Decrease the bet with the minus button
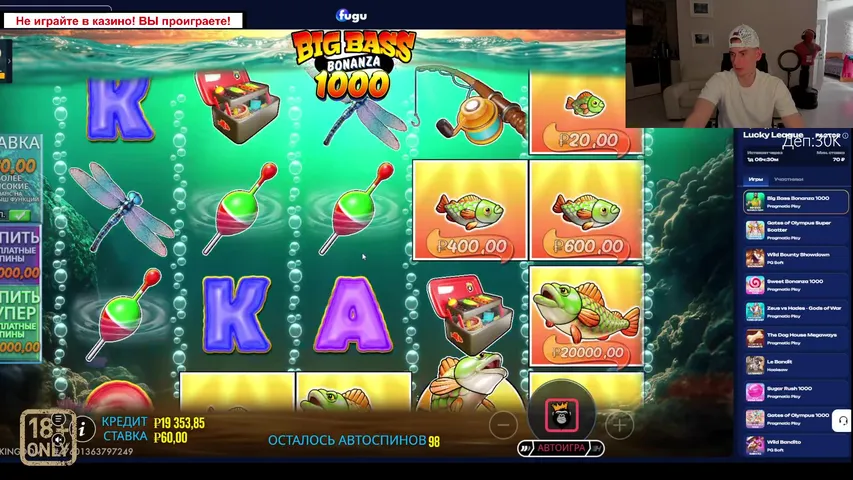853x480 pixels. 504,424
